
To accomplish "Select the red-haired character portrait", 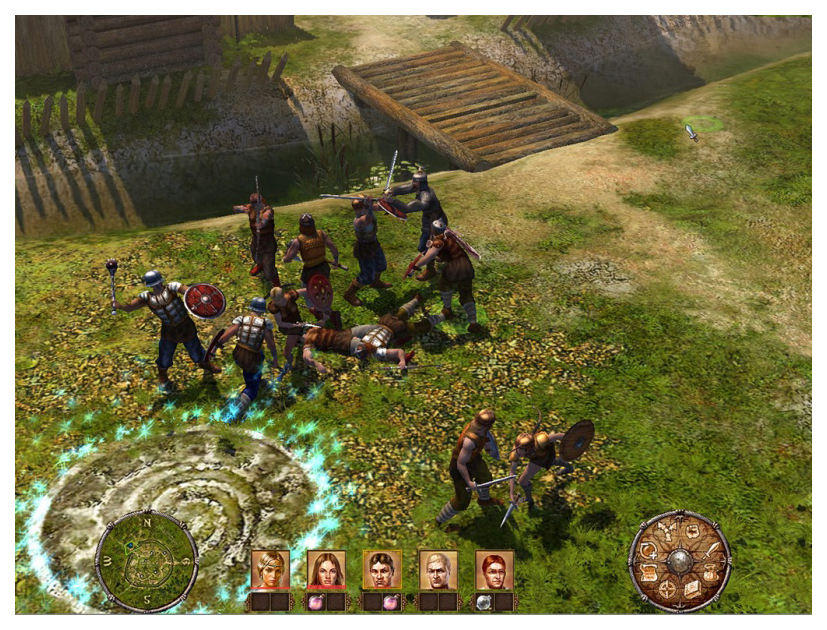I will coord(494,570).
